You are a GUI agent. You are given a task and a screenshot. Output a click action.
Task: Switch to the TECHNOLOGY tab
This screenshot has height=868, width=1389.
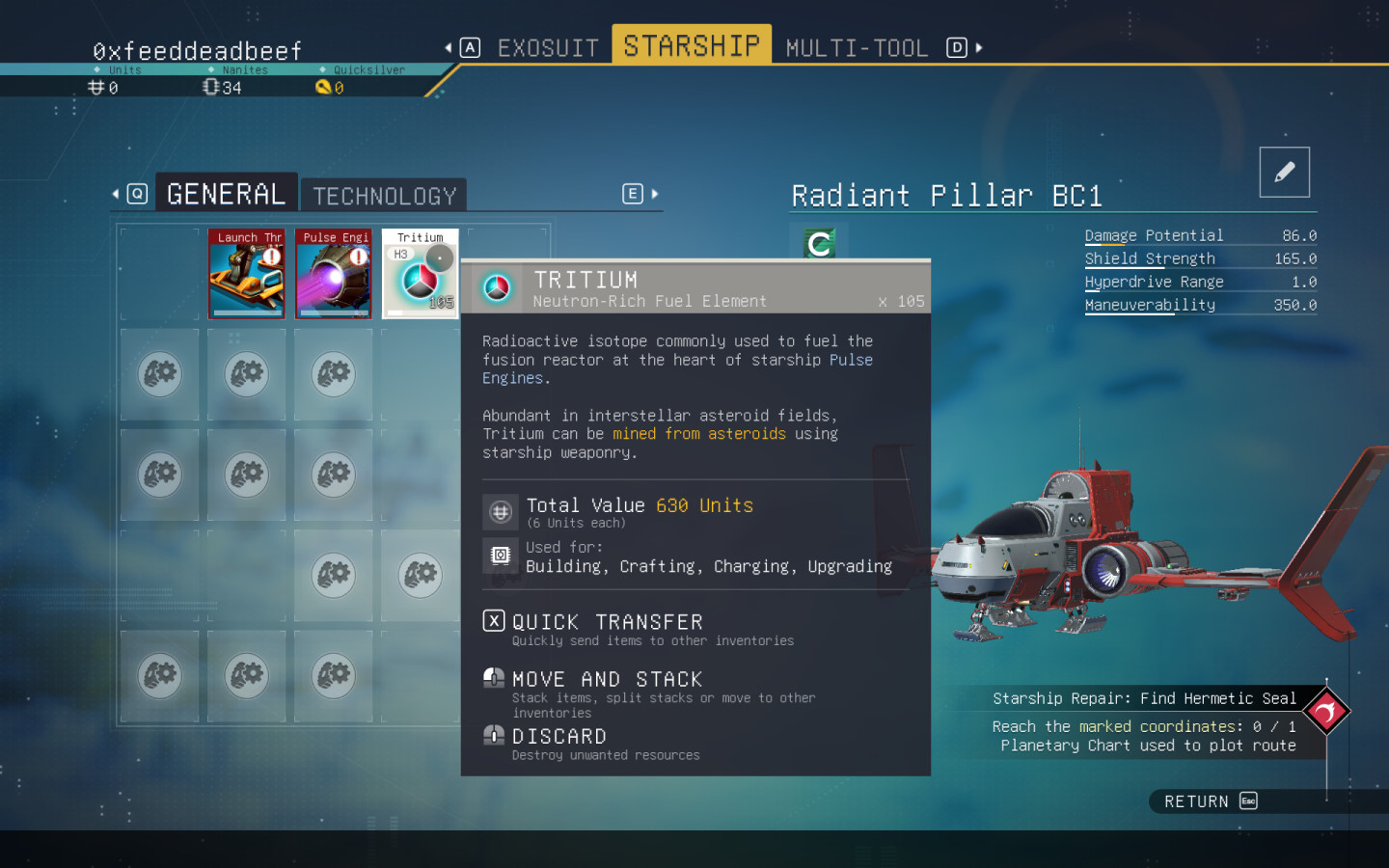pyautogui.click(x=384, y=196)
